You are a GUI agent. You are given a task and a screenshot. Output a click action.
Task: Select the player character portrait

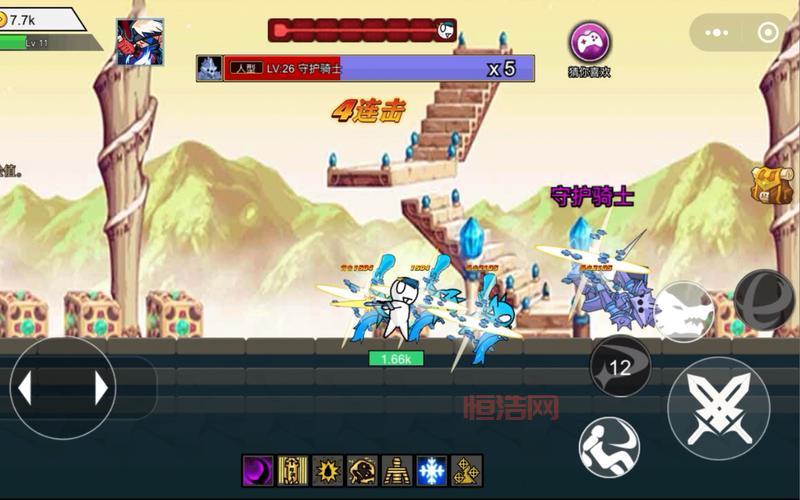pos(140,42)
